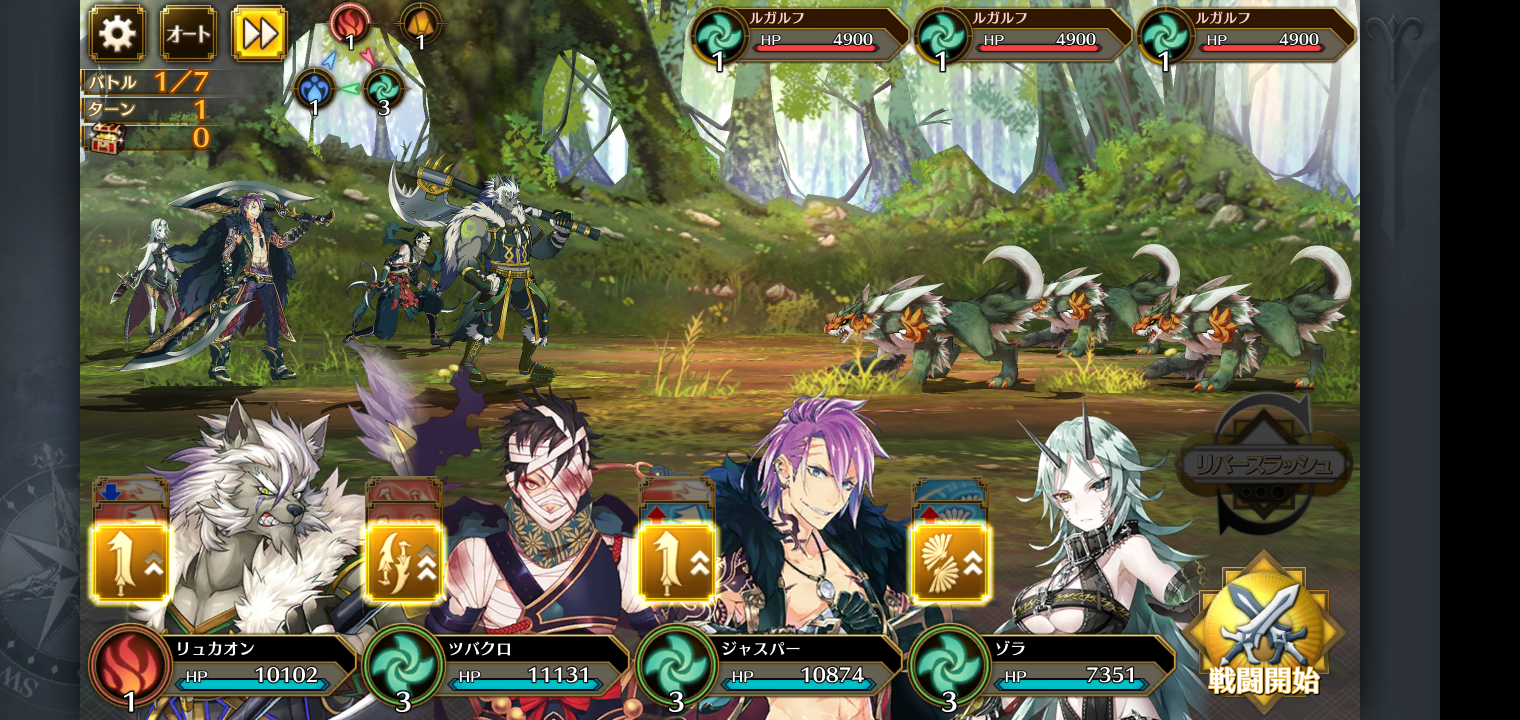Select ジャスパー's skill card
Screen dimensions: 1520x720
click(x=677, y=562)
